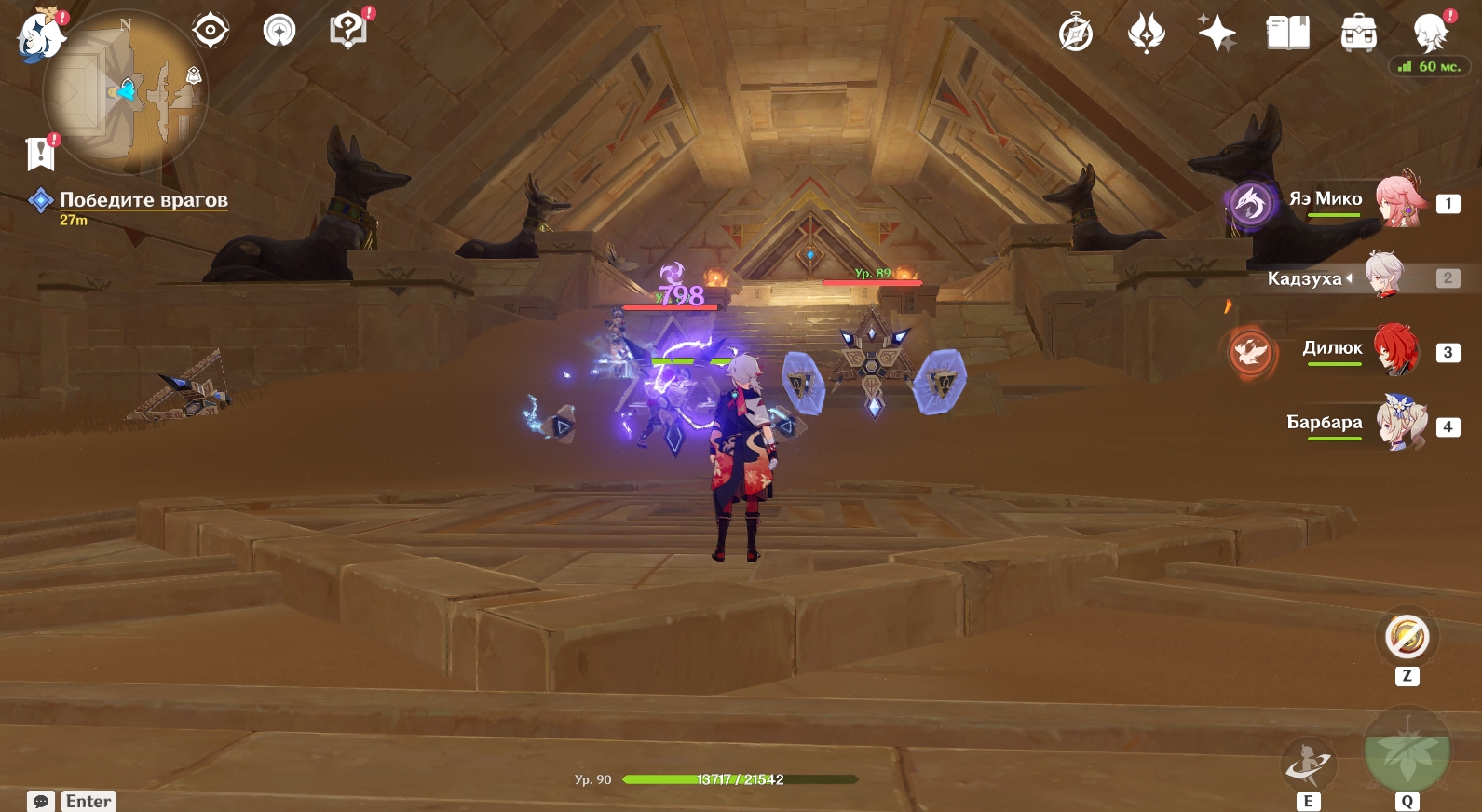The image size is (1482, 812).
Task: Open the chat speech bubble
Action: pyautogui.click(x=41, y=801)
